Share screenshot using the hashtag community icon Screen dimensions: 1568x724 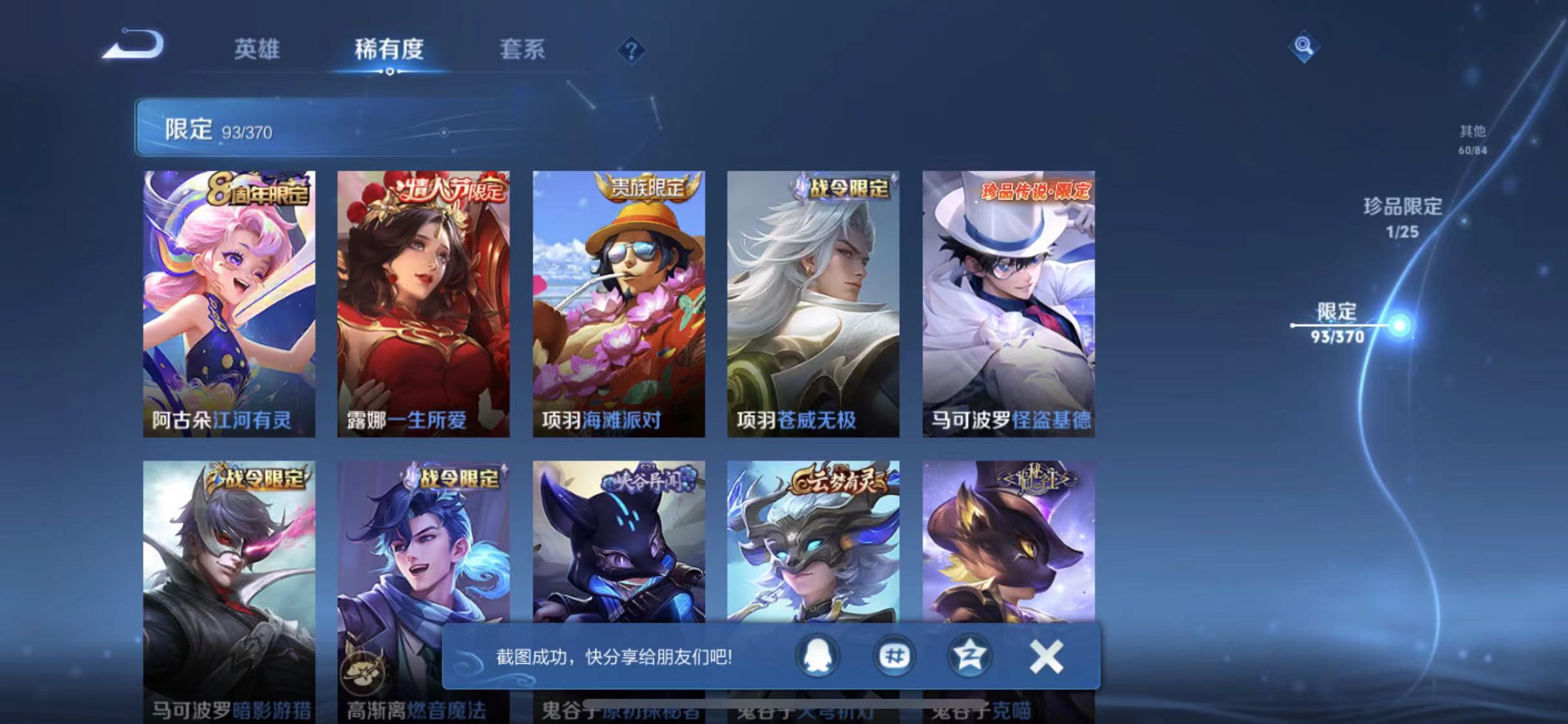tap(895, 656)
